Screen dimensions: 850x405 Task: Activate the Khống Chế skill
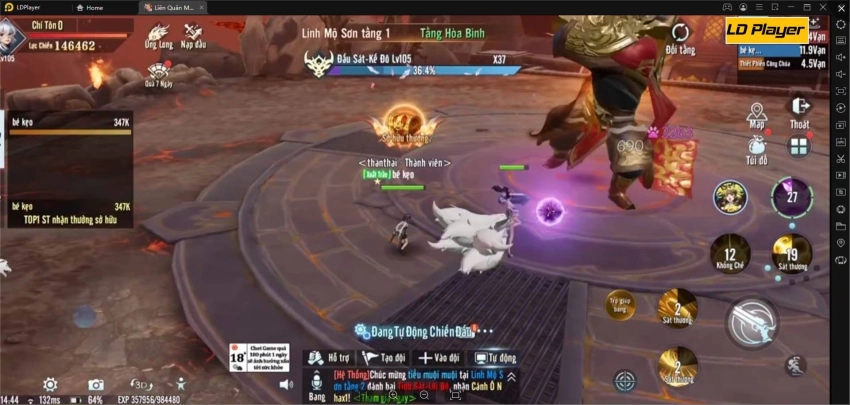click(x=730, y=255)
